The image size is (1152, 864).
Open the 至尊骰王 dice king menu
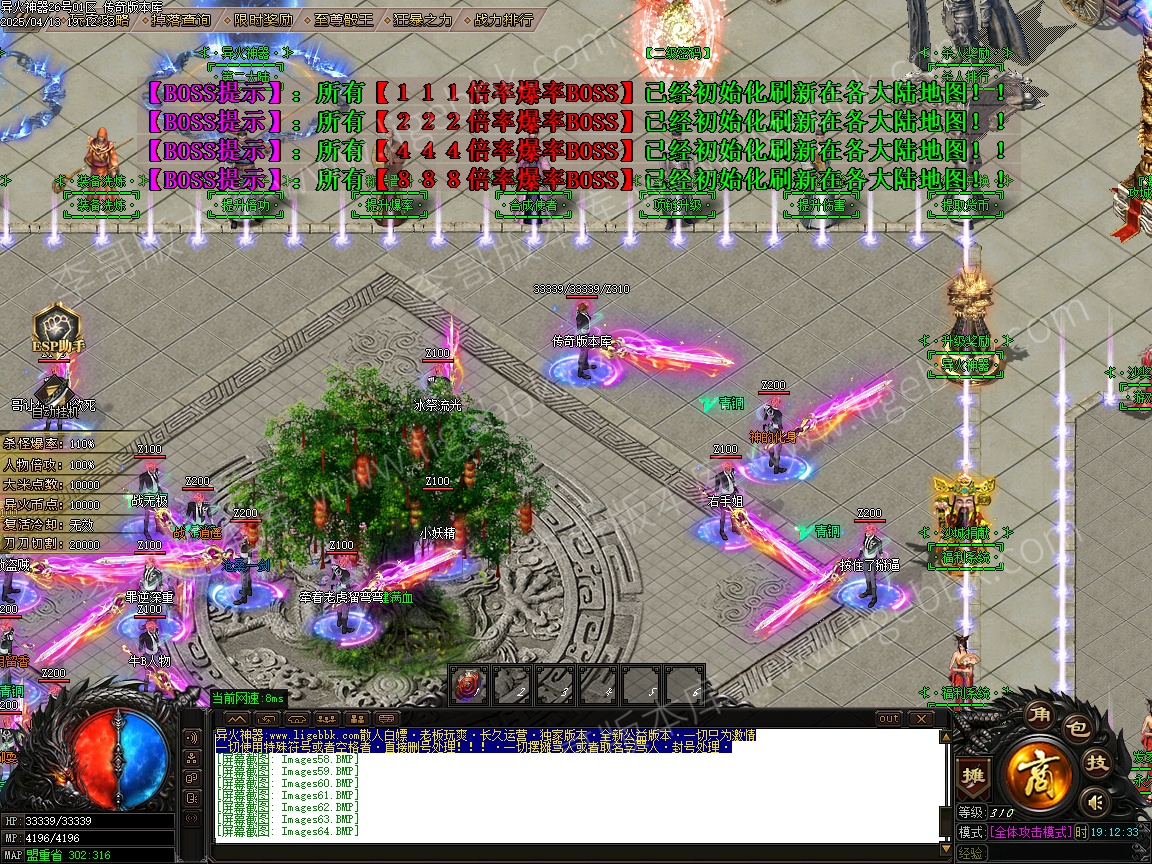pos(342,19)
